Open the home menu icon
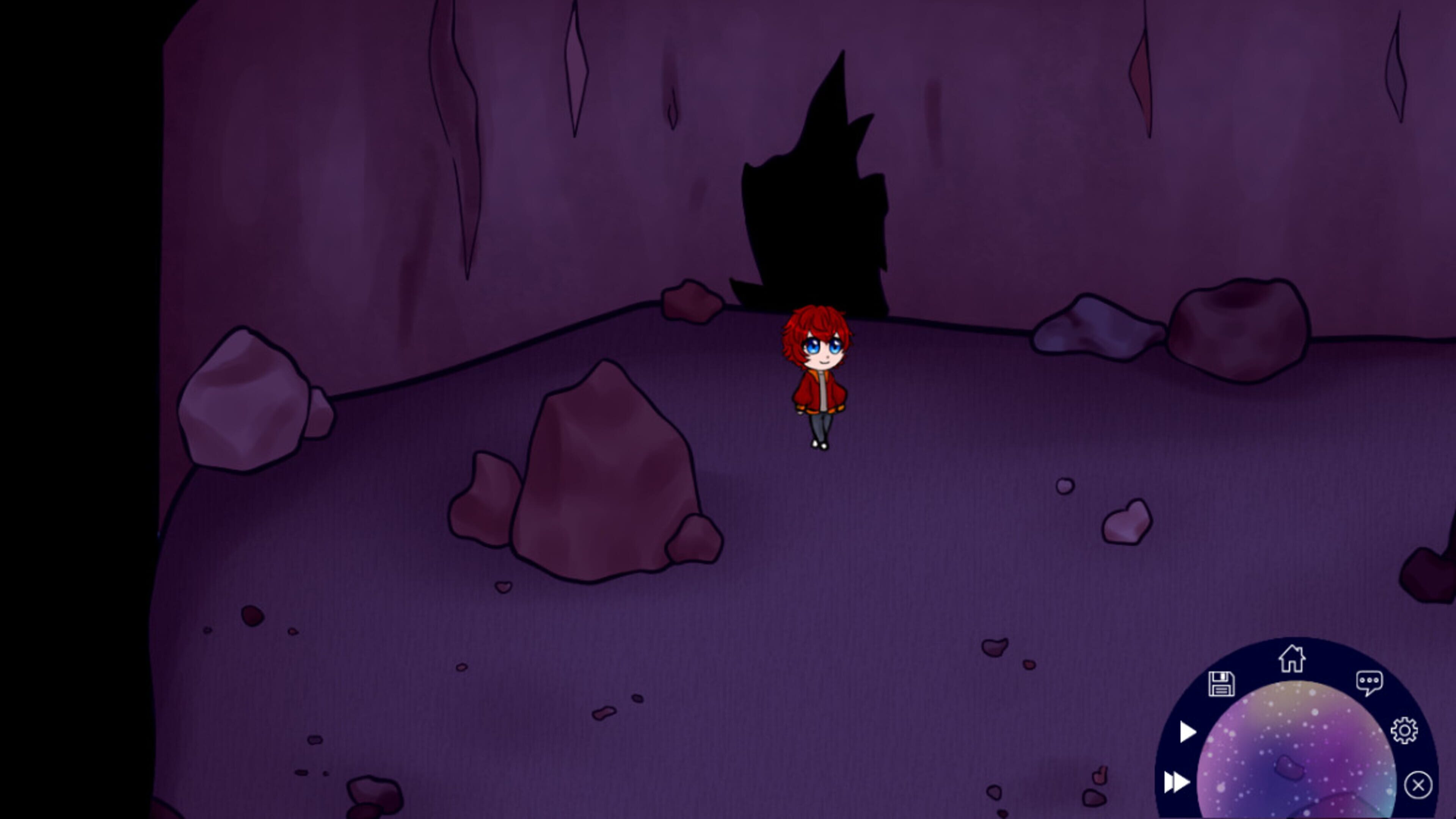 point(1291,659)
